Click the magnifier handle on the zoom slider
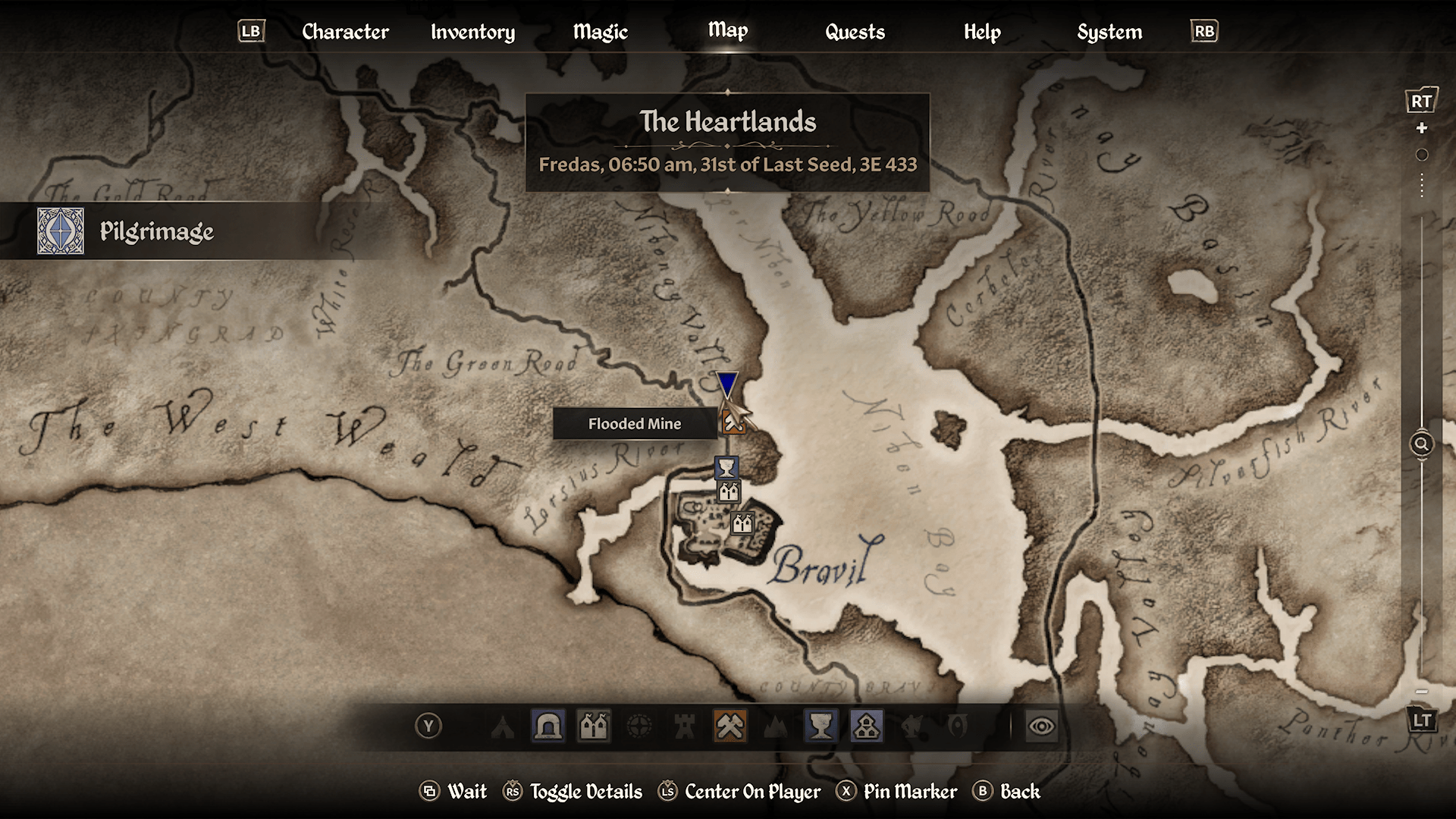1456x819 pixels. 1422,444
